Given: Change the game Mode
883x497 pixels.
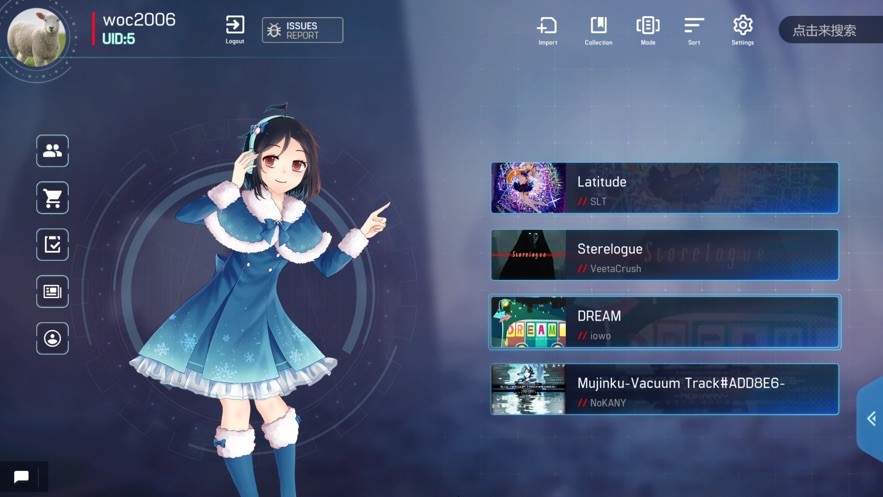Looking at the screenshot, I should coord(648,30).
